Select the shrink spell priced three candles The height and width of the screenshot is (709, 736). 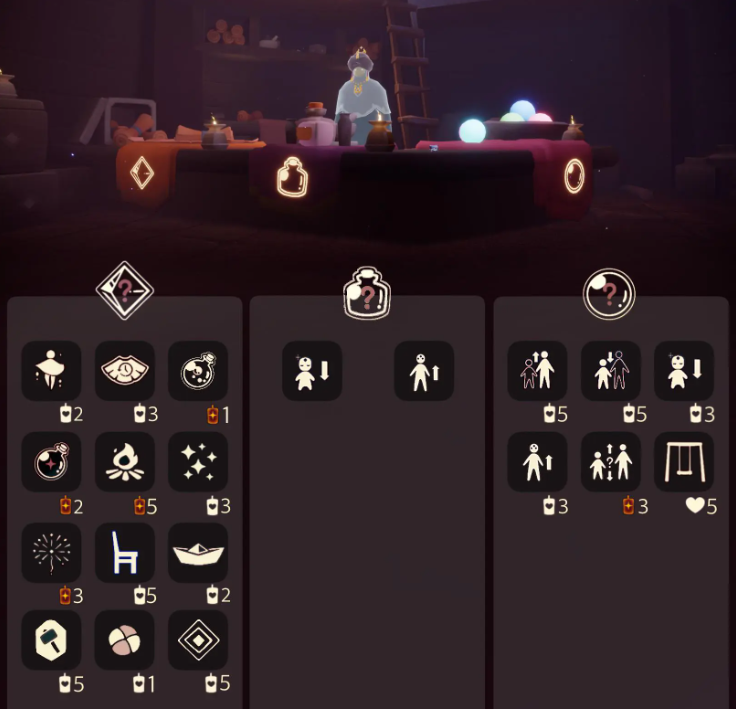coord(684,371)
